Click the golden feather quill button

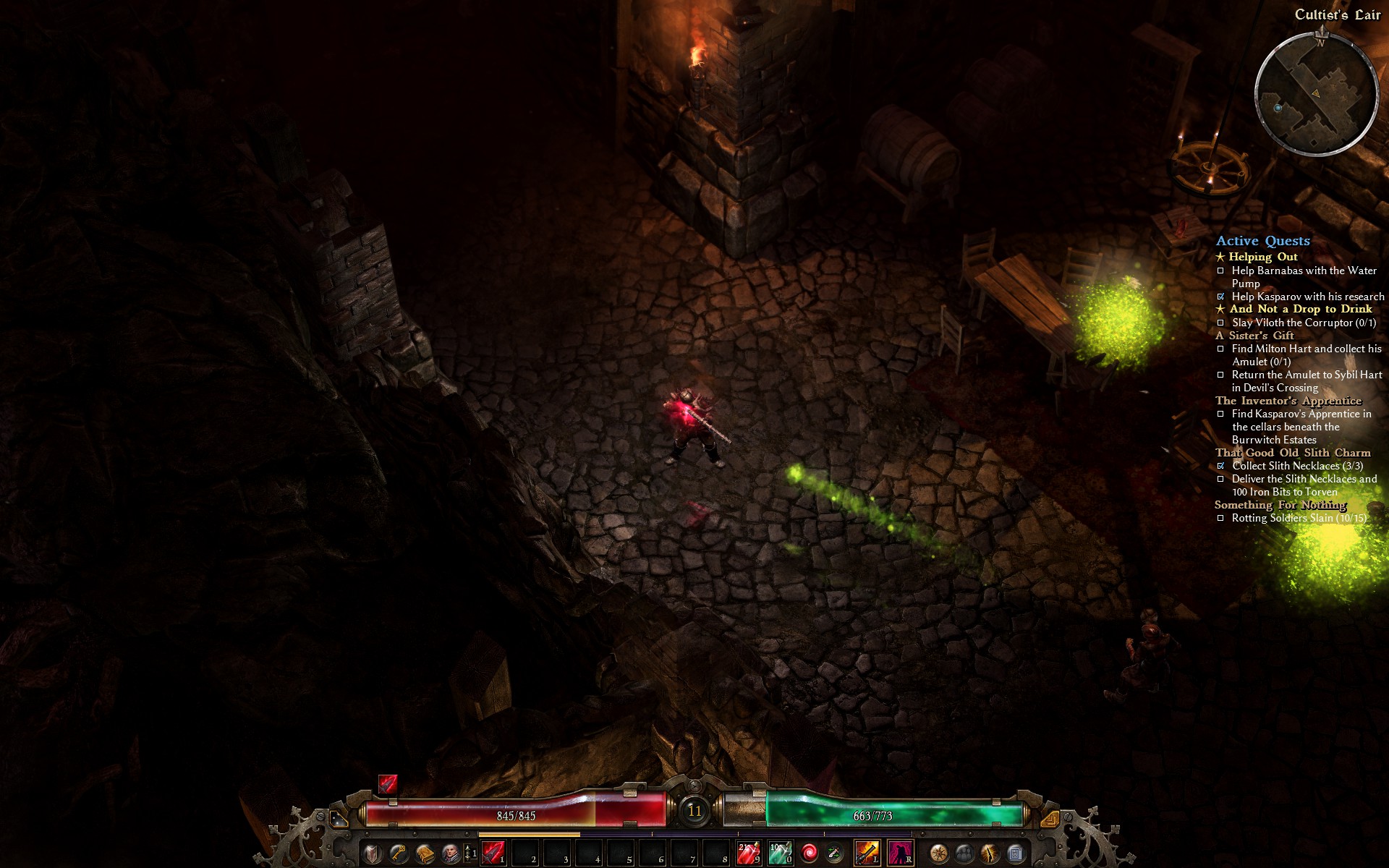(990, 854)
